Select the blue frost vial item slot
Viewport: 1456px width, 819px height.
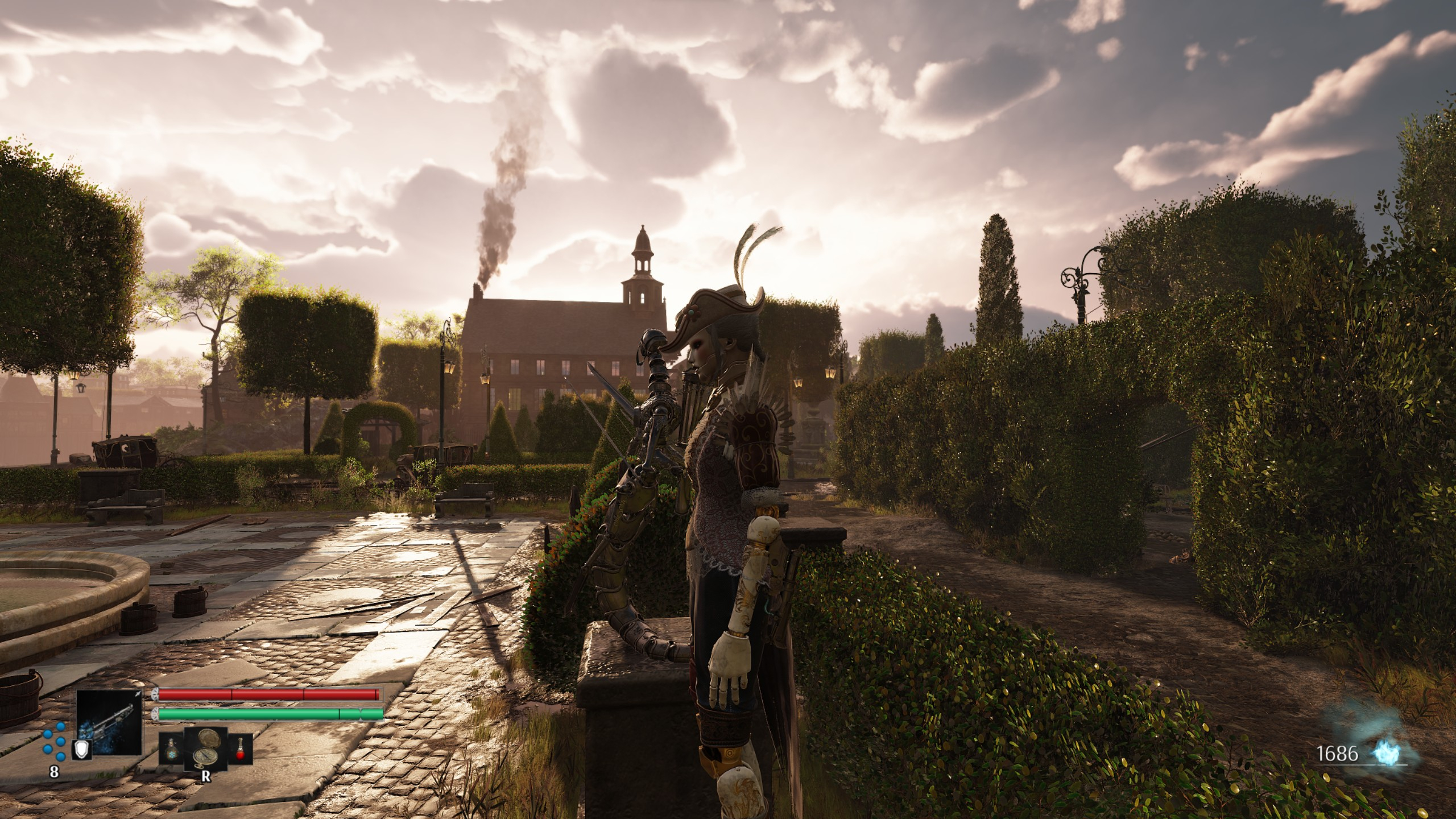click(x=171, y=748)
